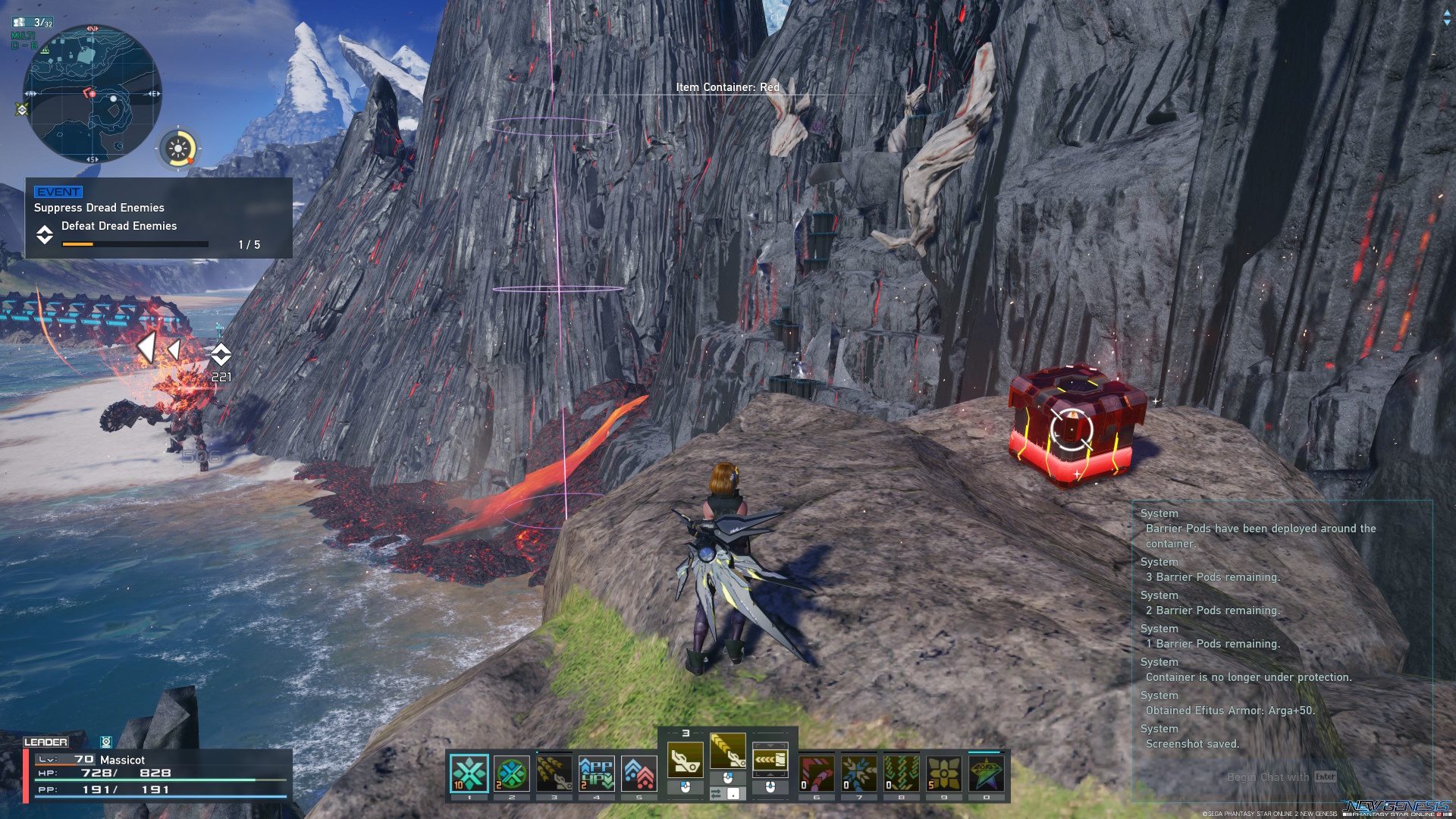Click Begin Chat with Enter prompt
The image size is (1456, 819).
(1282, 777)
